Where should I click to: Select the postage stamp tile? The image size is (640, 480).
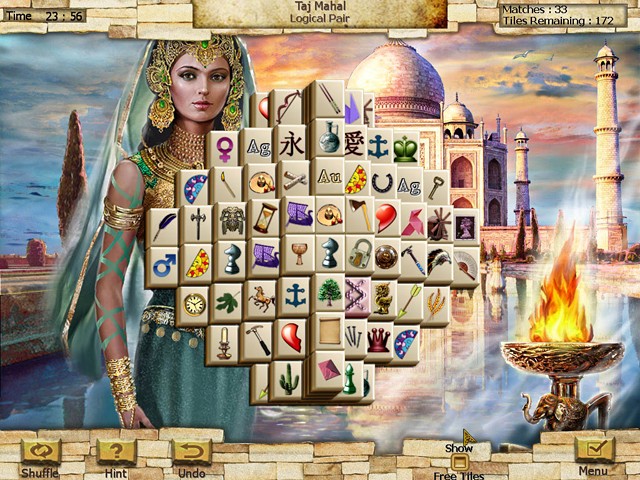(x=465, y=226)
